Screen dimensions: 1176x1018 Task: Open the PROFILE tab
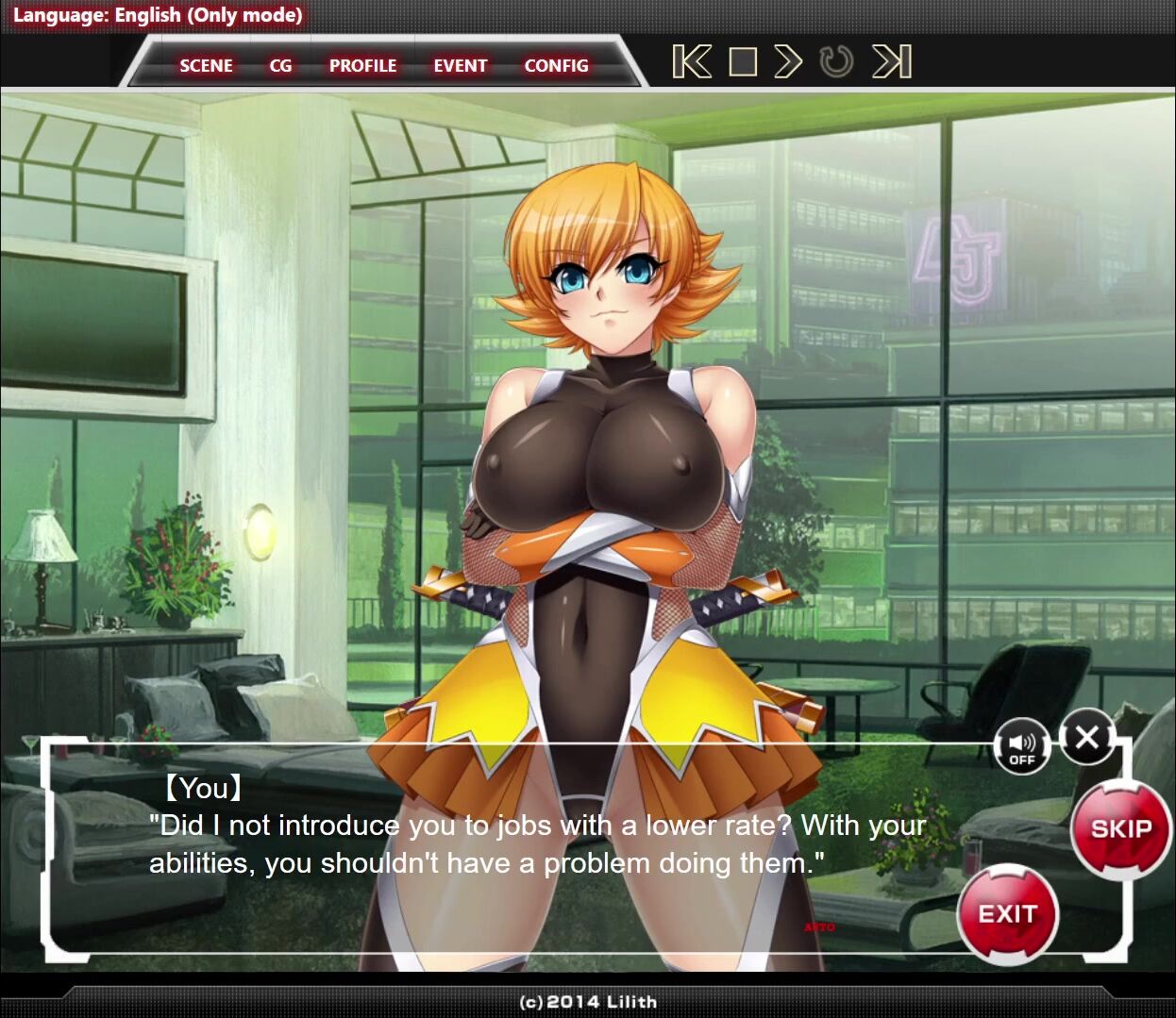(362, 65)
